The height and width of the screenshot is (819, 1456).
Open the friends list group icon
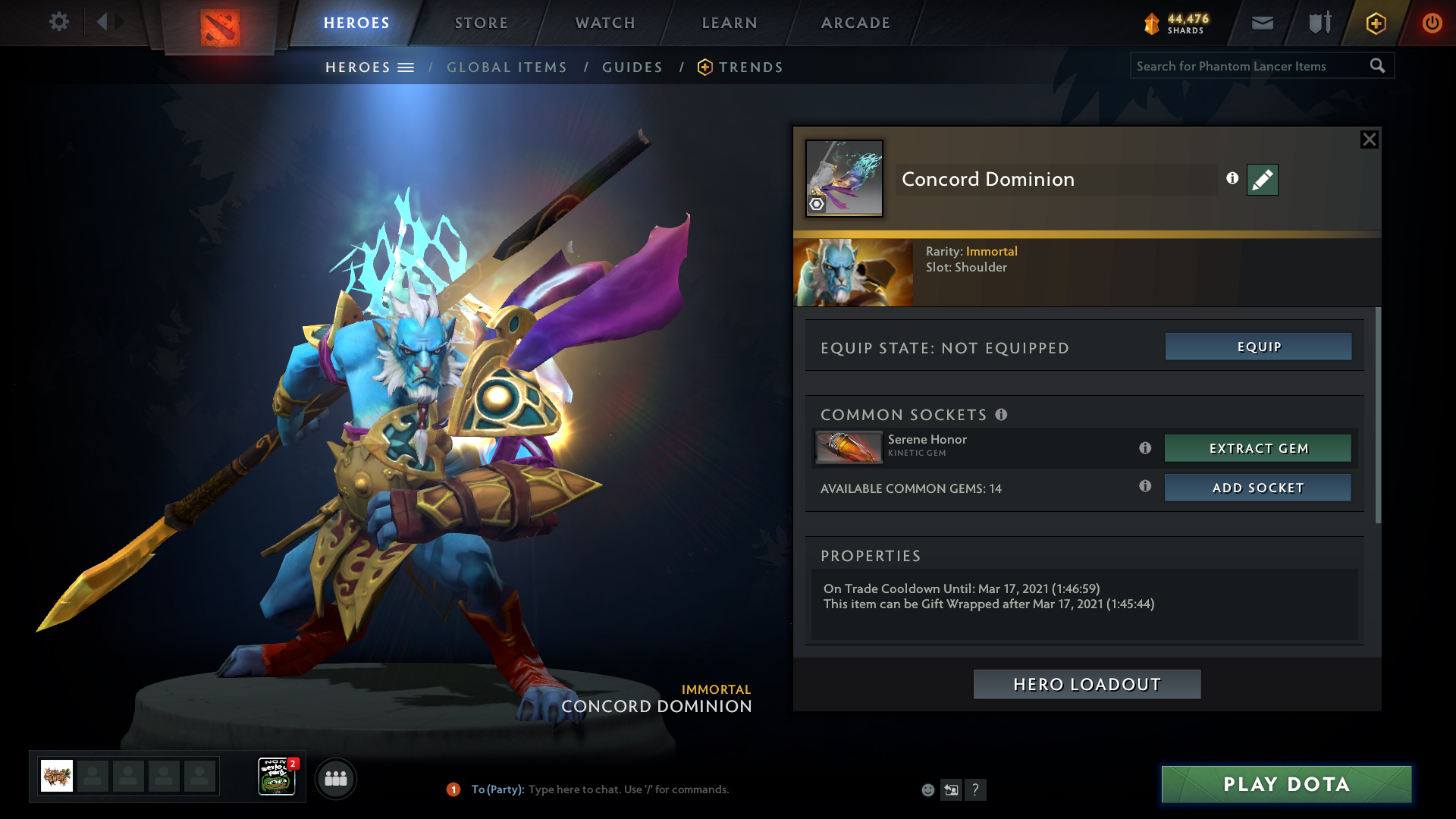(x=335, y=779)
